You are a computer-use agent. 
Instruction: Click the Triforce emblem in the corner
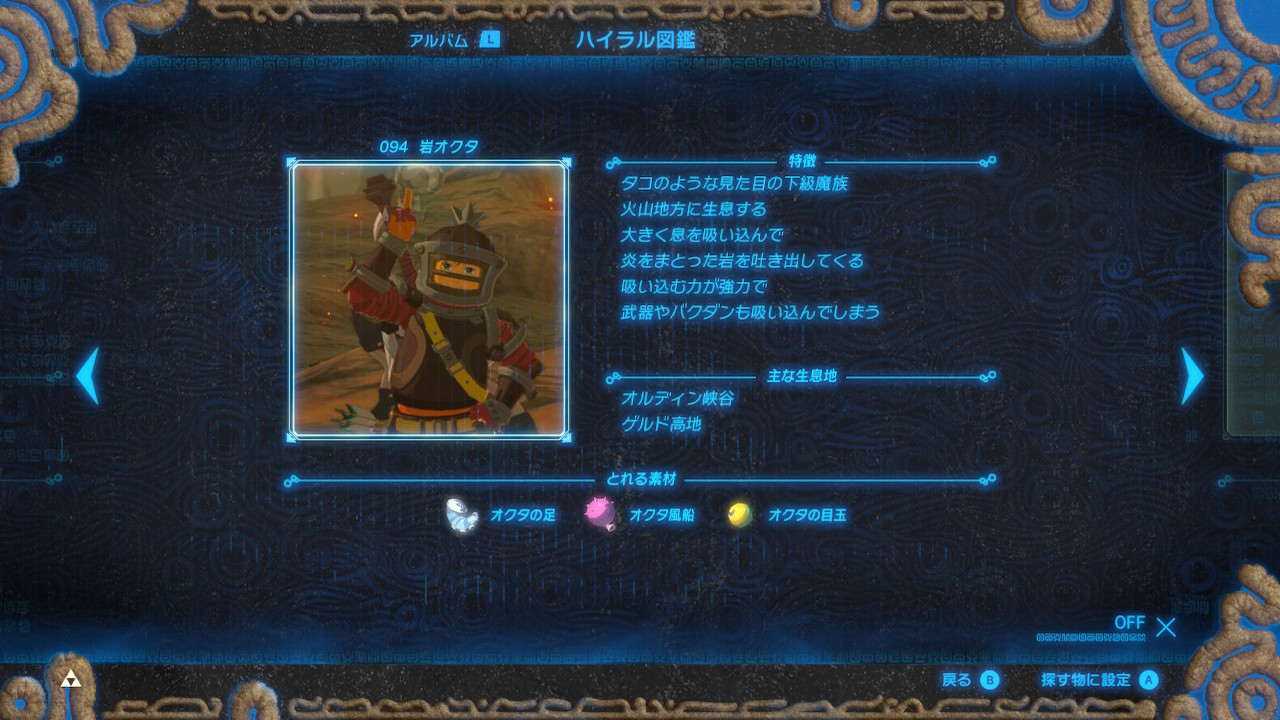coord(69,680)
